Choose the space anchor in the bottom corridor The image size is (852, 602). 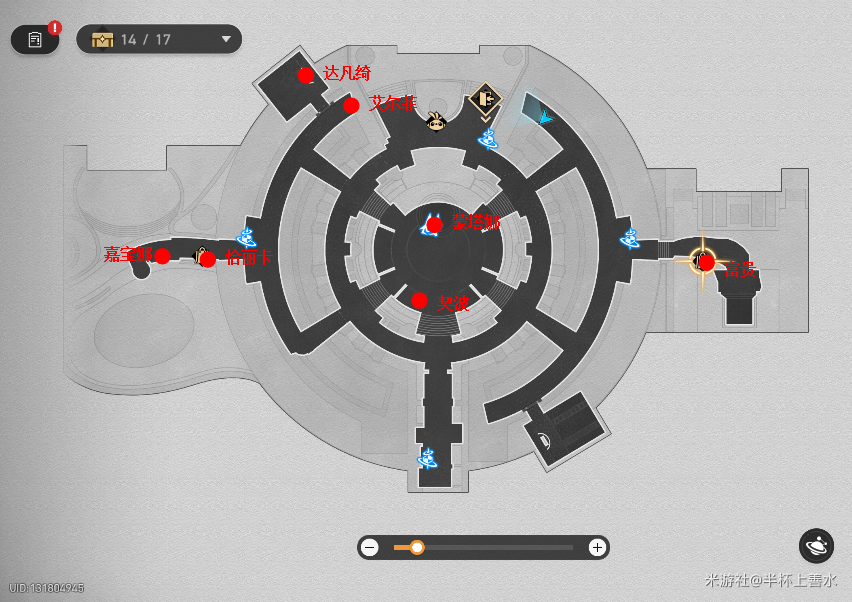(427, 458)
